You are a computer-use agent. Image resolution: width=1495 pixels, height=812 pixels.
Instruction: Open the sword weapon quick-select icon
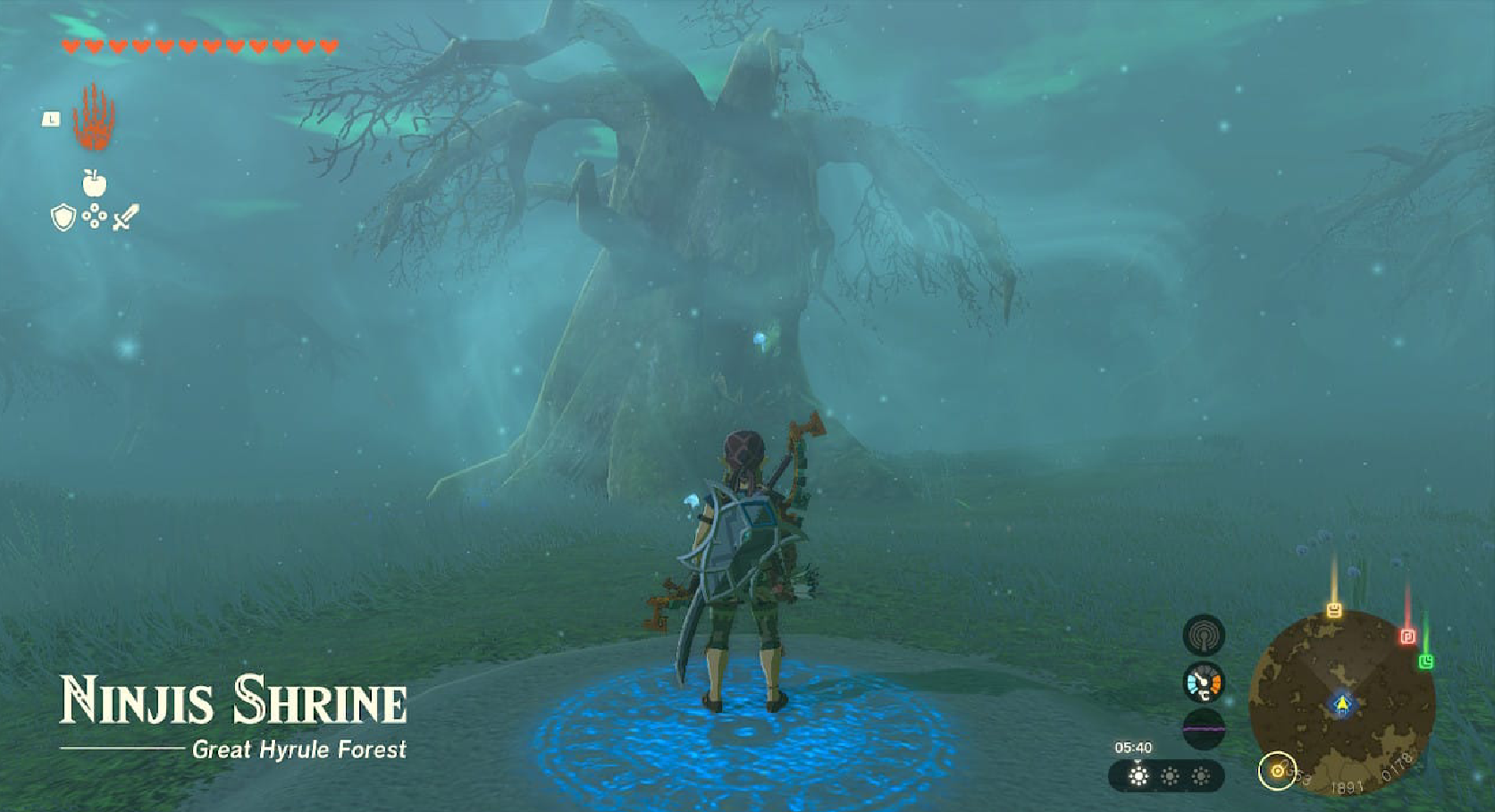pyautogui.click(x=126, y=217)
